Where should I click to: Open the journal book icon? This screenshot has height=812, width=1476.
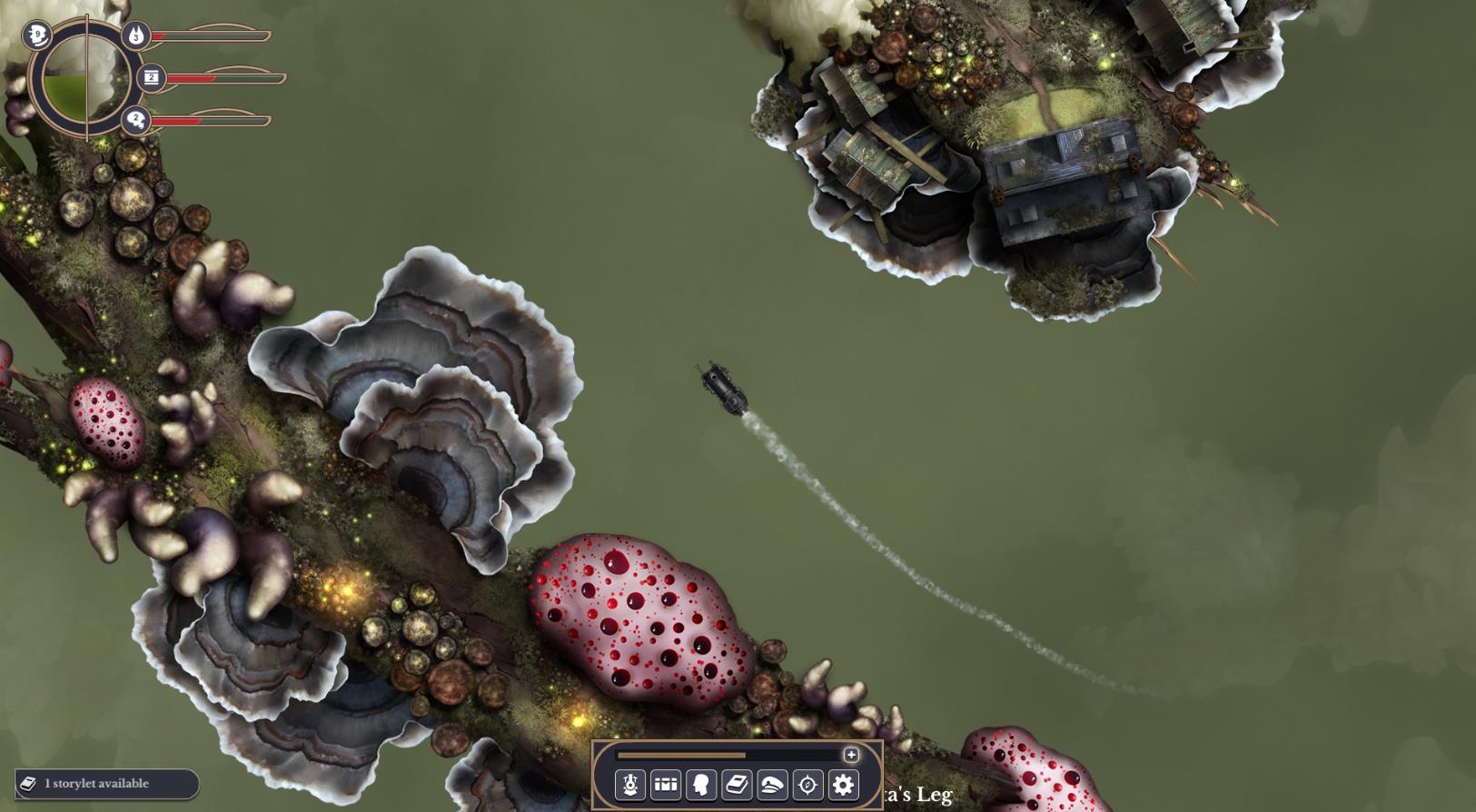coord(737,785)
